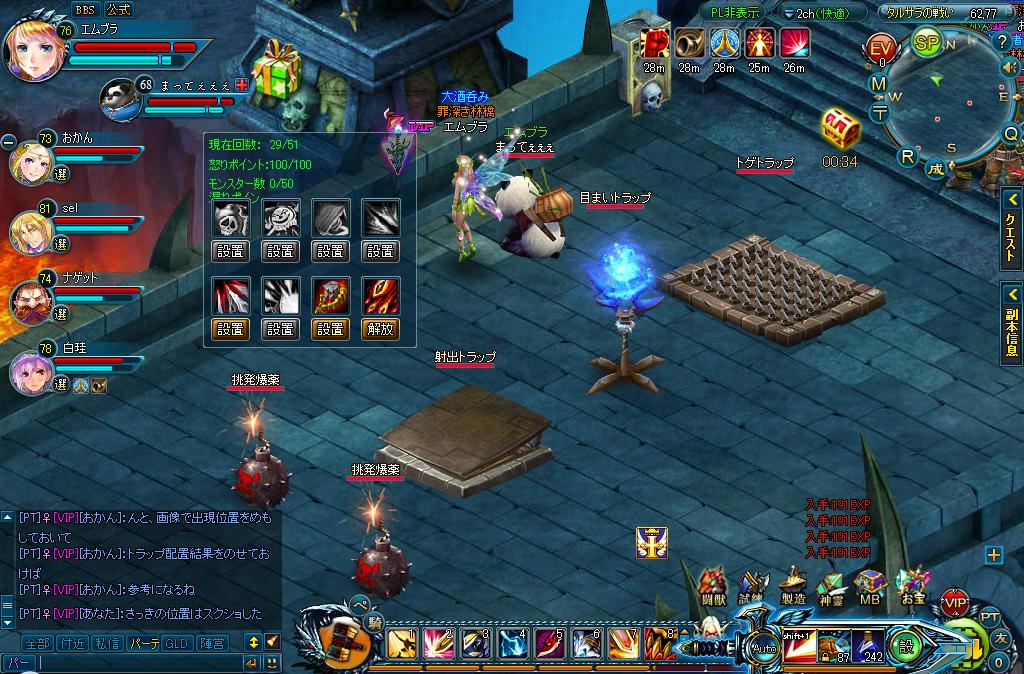Open the map with the M button
1024x674 pixels.
coord(878,84)
